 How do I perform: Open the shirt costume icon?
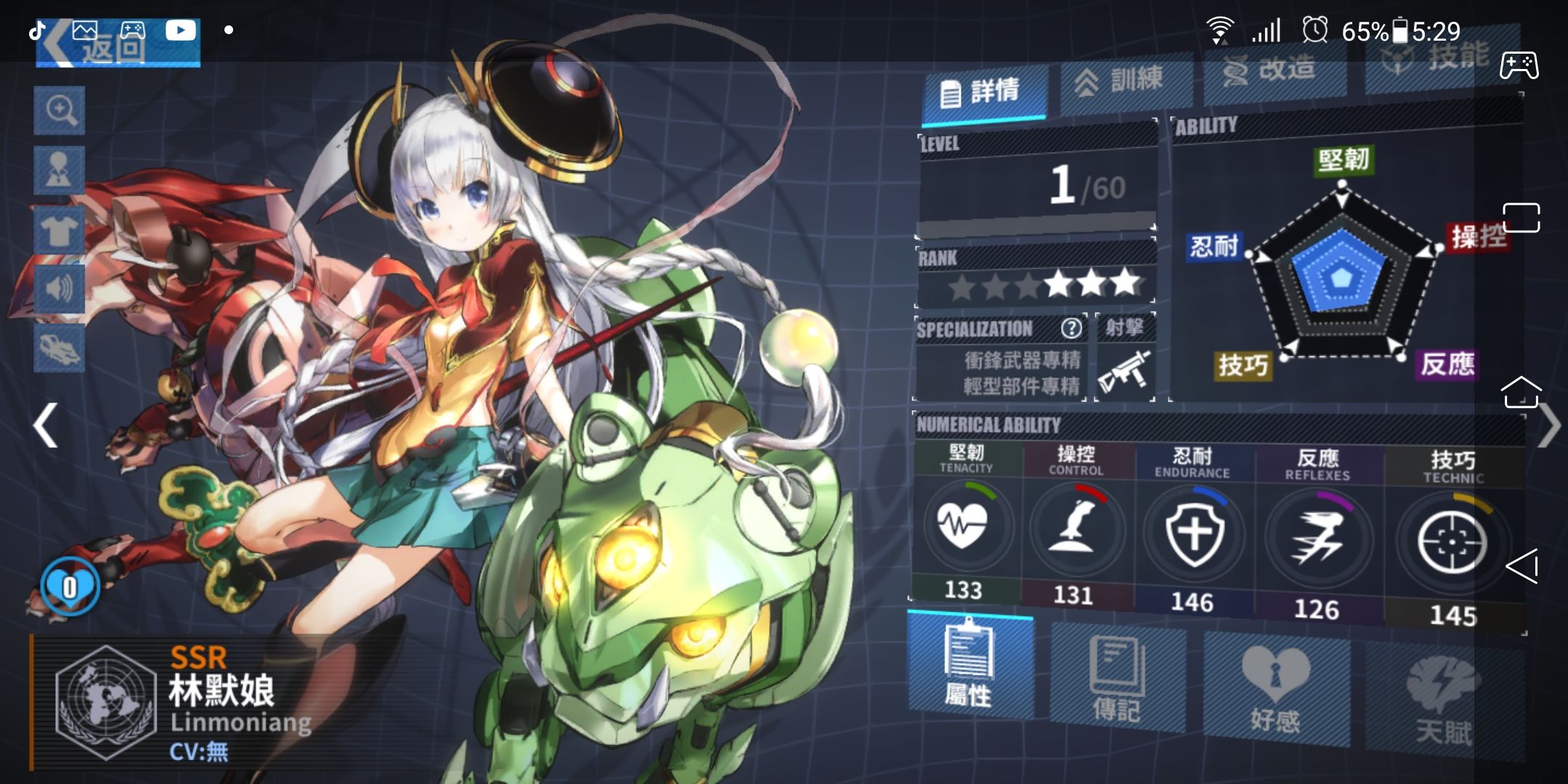tap(60, 230)
